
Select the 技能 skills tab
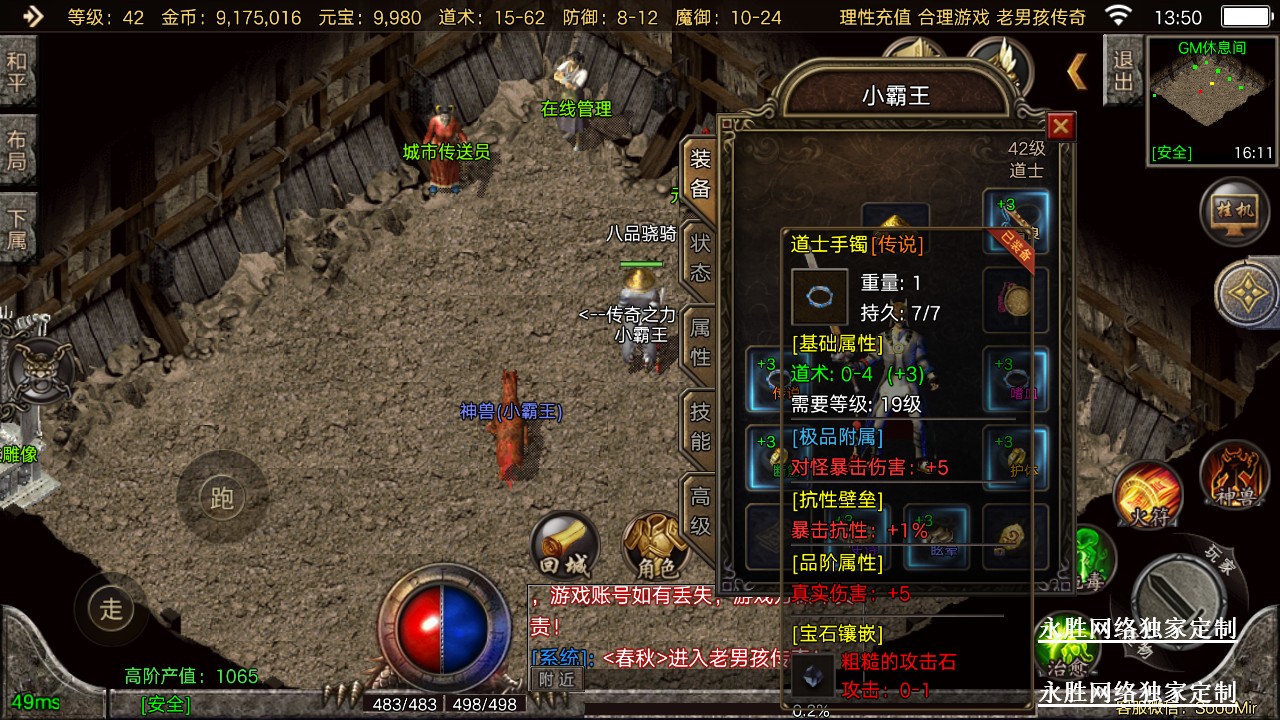700,425
